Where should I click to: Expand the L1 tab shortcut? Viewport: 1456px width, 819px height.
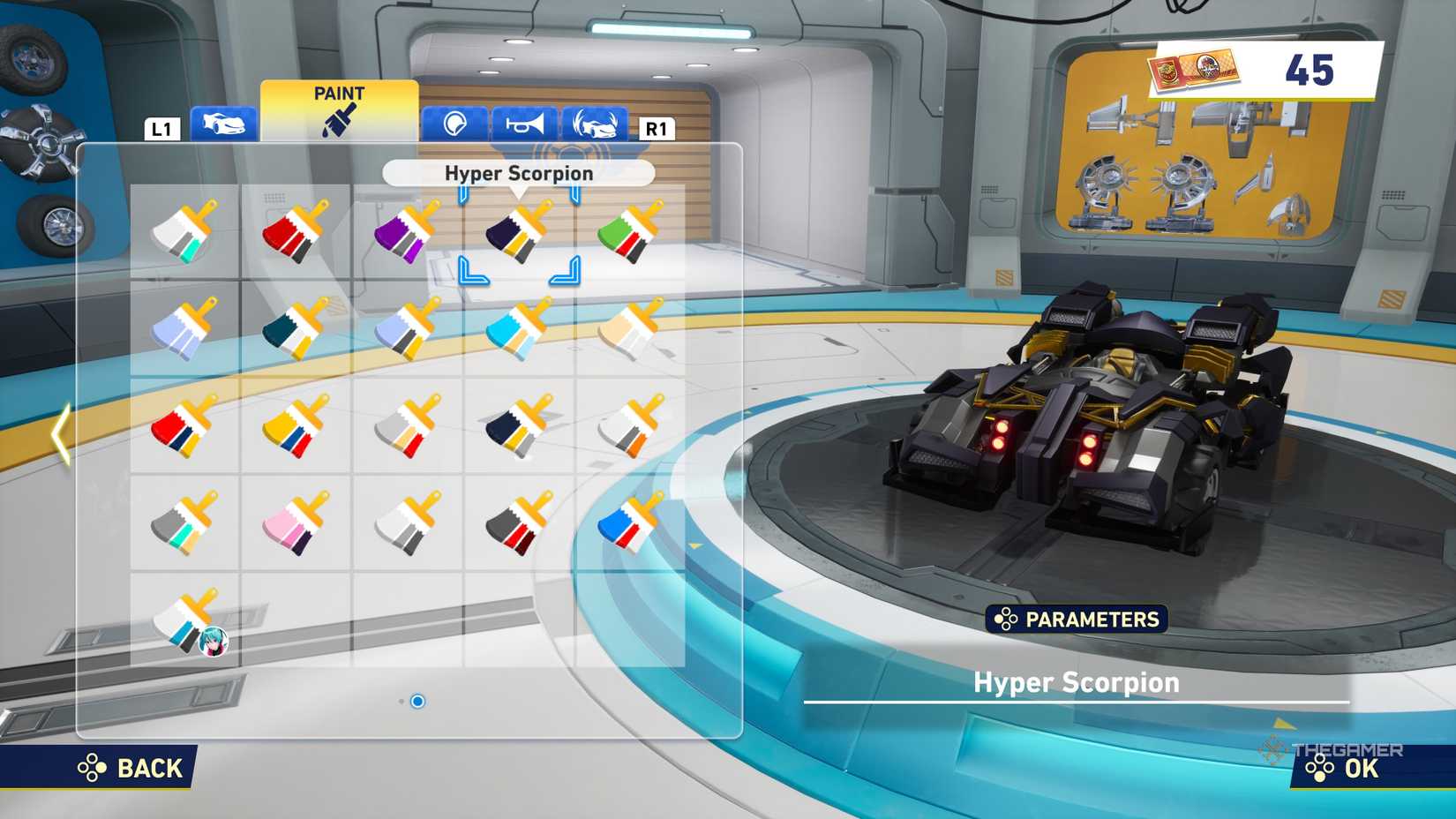(x=161, y=130)
